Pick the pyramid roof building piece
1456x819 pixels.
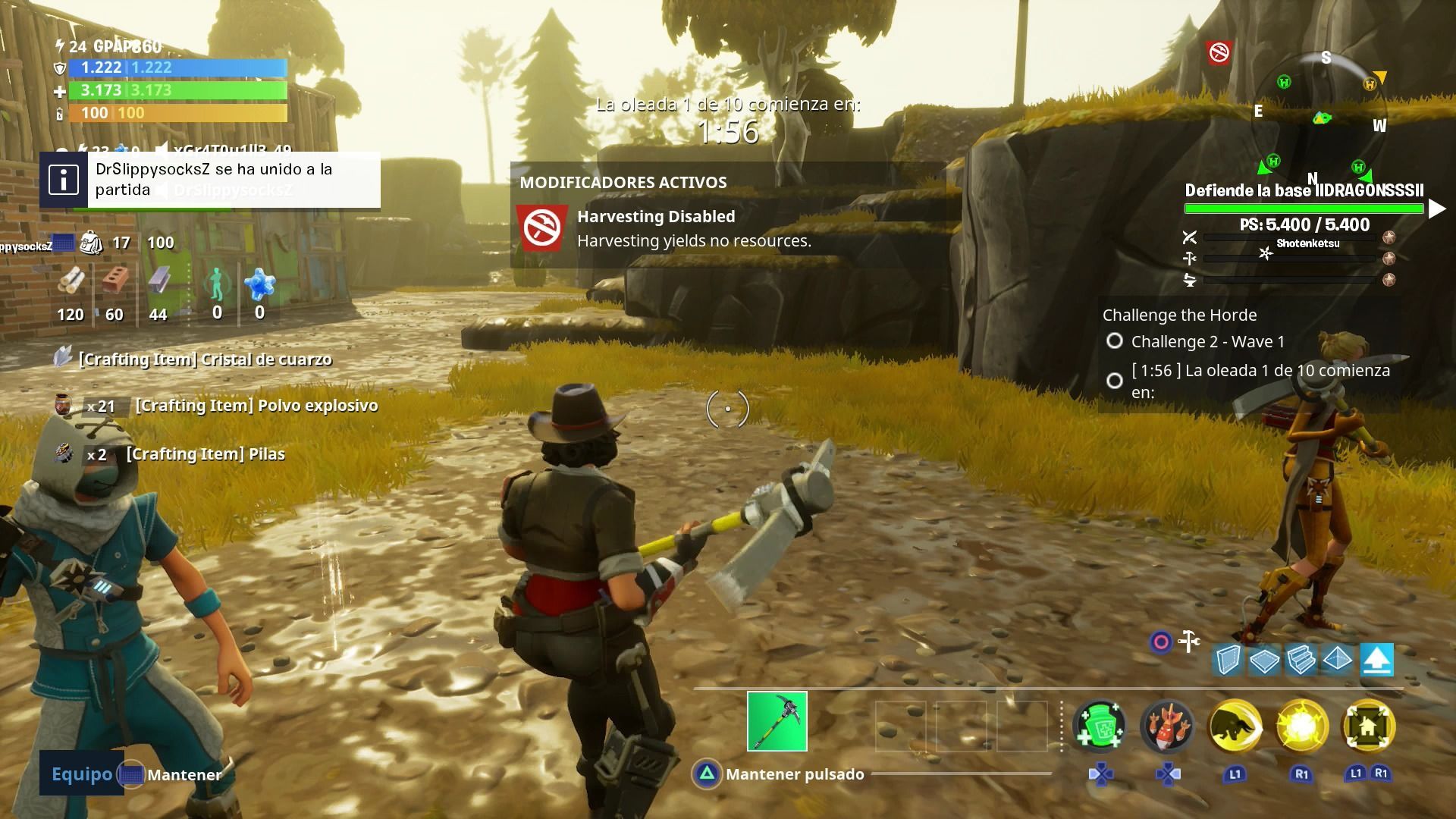pyautogui.click(x=1338, y=661)
